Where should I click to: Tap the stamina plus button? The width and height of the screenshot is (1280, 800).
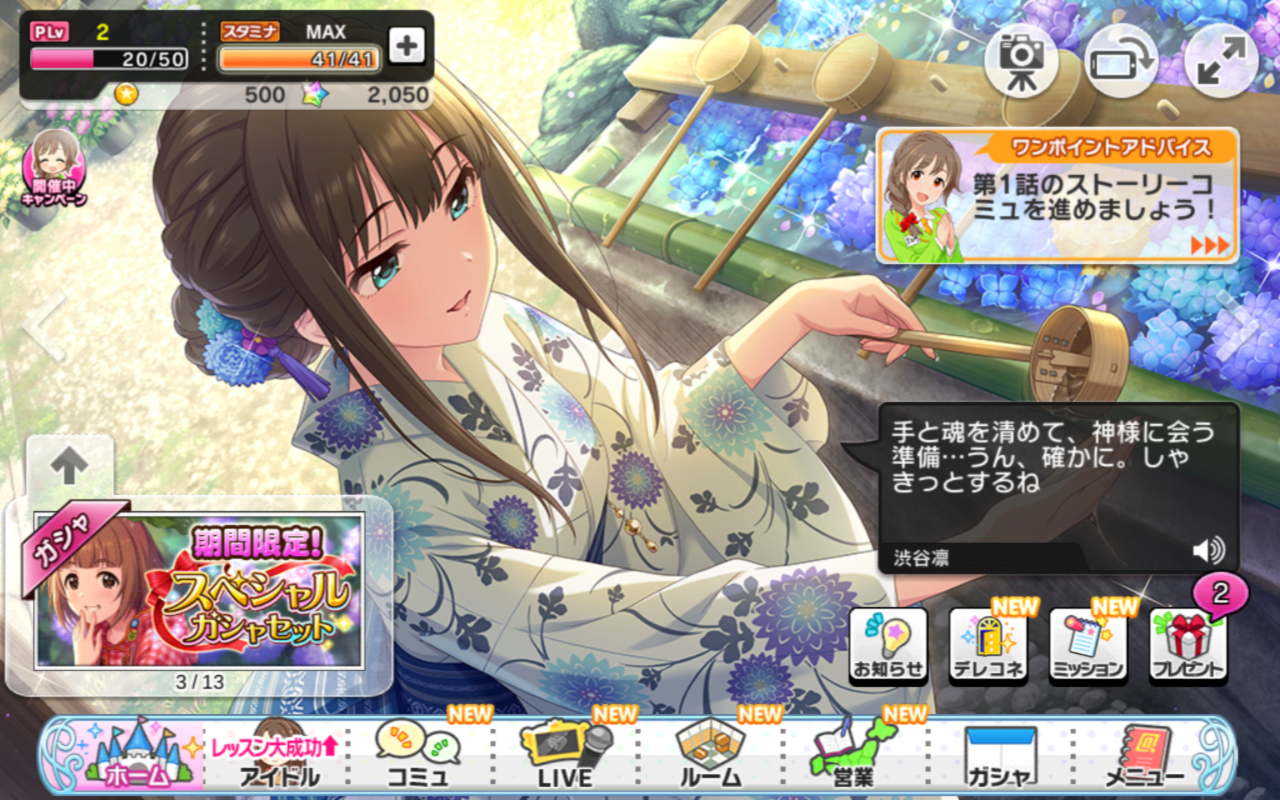(x=406, y=45)
